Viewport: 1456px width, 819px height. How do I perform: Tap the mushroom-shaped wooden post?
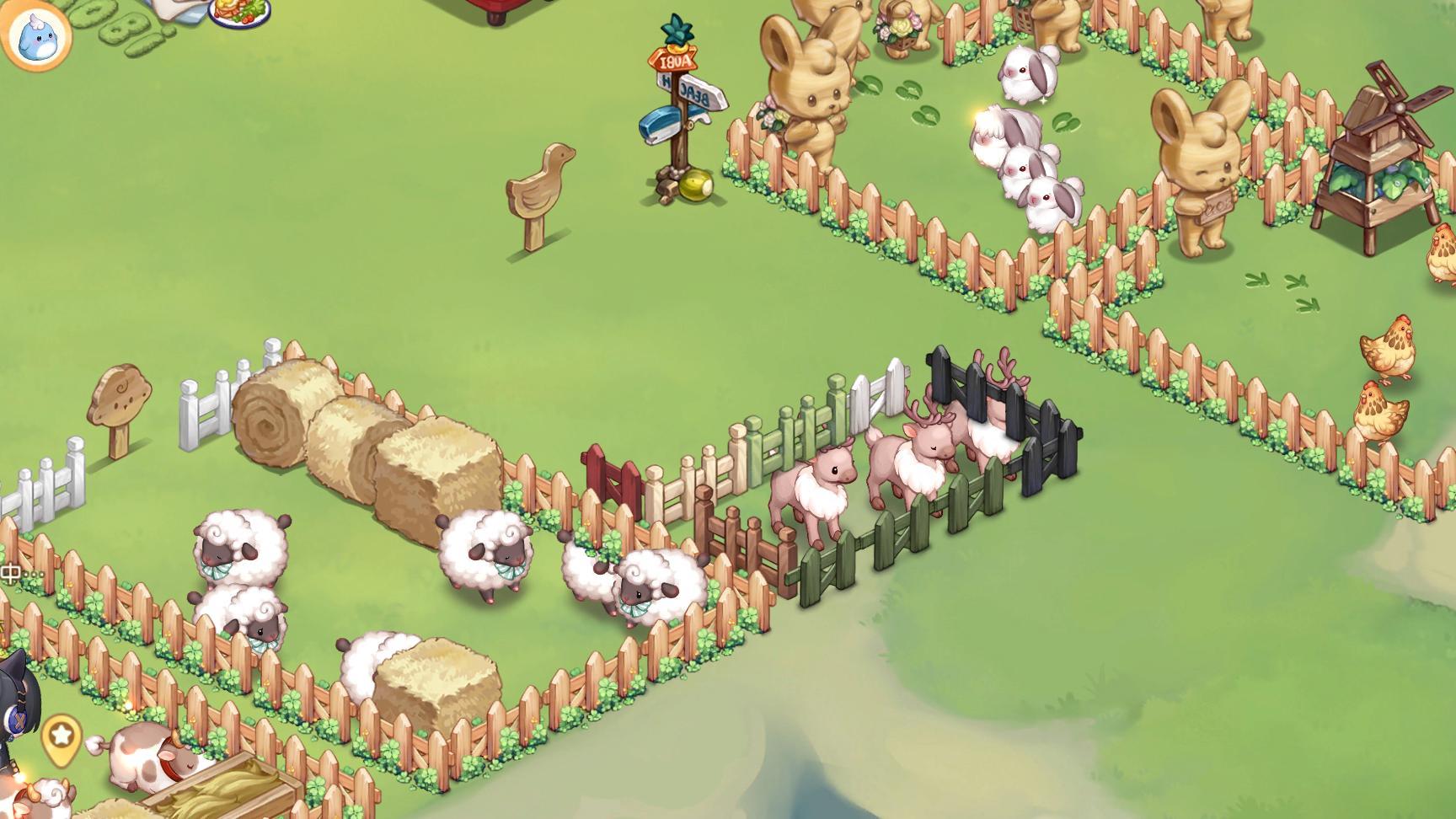[x=118, y=396]
